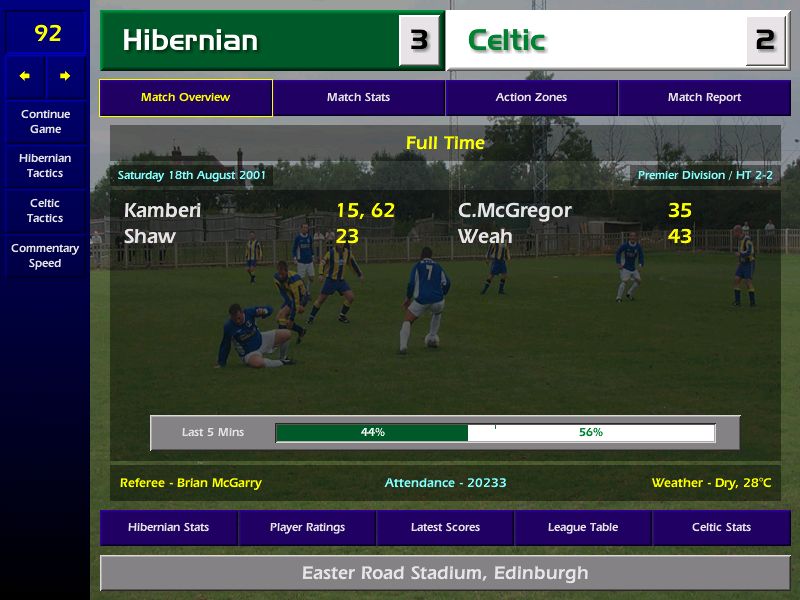Open Celtic Tactics
This screenshot has width=800, height=600.
(x=45, y=210)
